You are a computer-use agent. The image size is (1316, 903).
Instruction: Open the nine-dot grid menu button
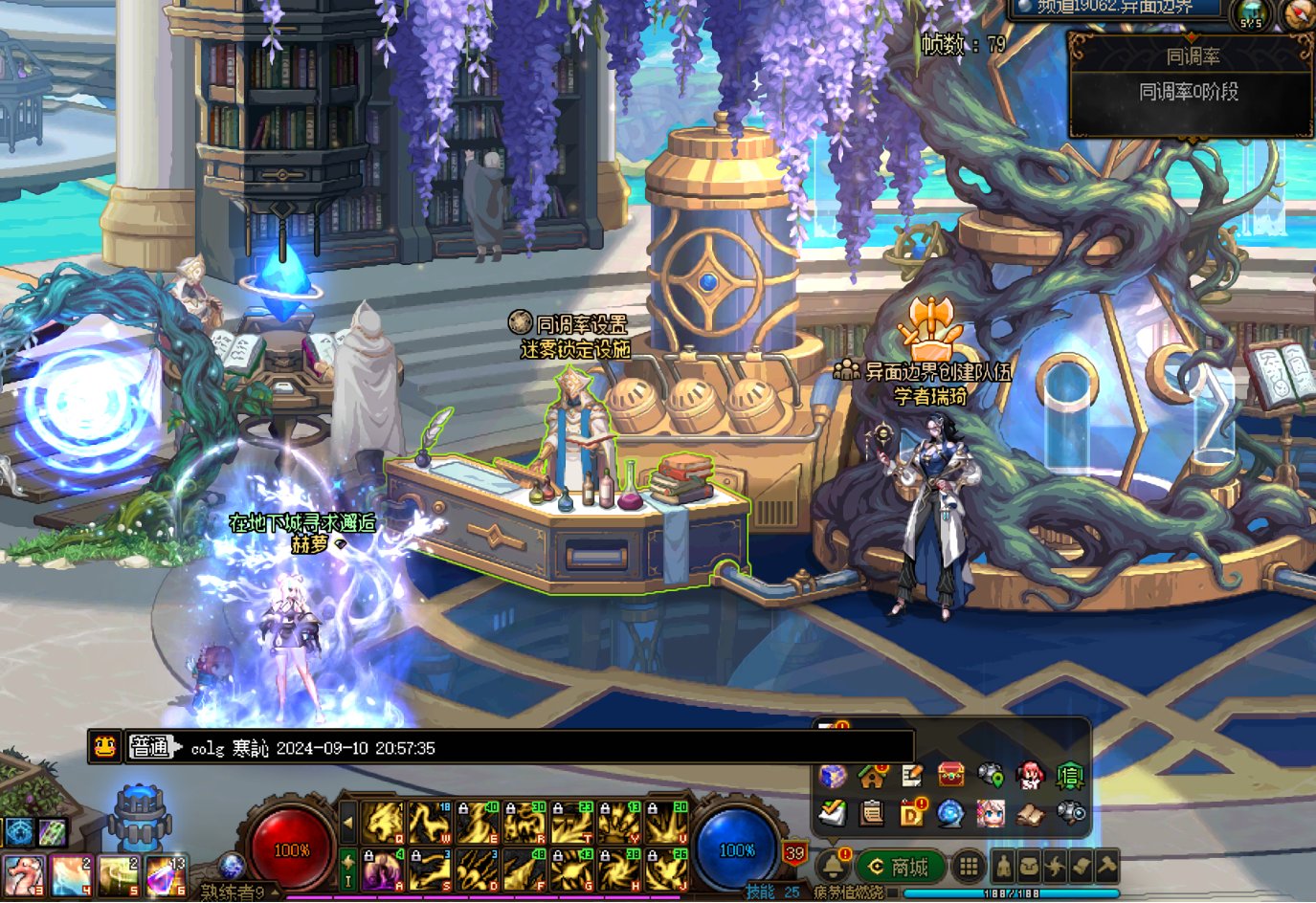[x=969, y=867]
